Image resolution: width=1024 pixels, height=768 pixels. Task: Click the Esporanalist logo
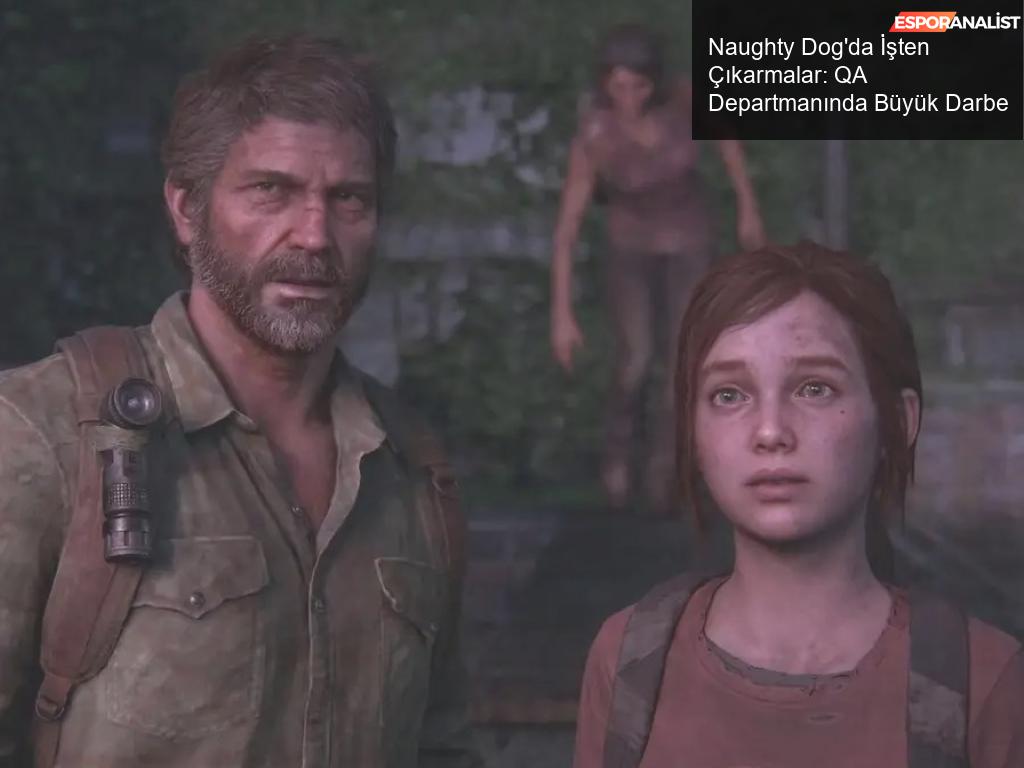point(954,21)
